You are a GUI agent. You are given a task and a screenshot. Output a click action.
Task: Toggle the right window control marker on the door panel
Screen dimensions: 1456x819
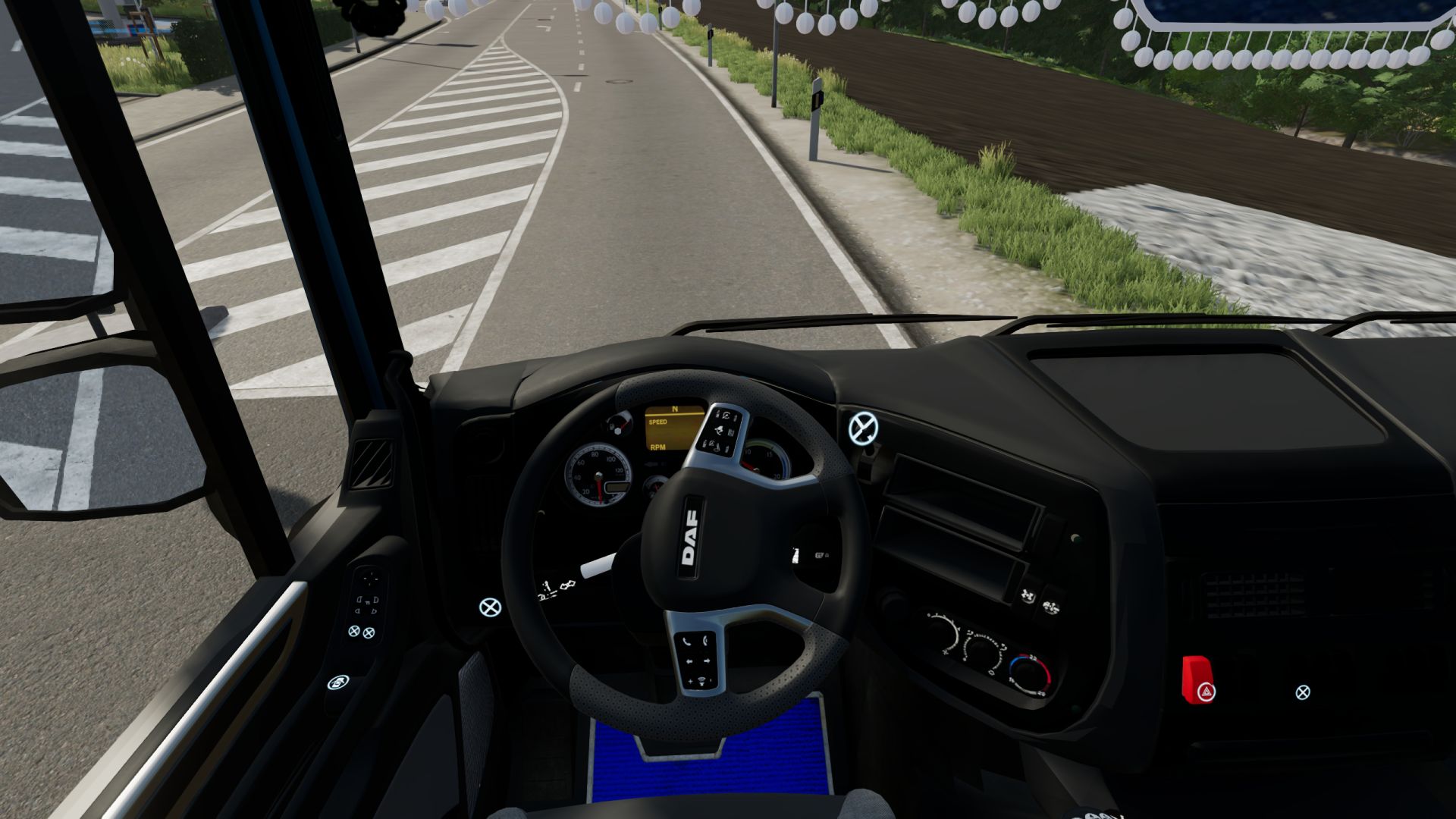369,633
